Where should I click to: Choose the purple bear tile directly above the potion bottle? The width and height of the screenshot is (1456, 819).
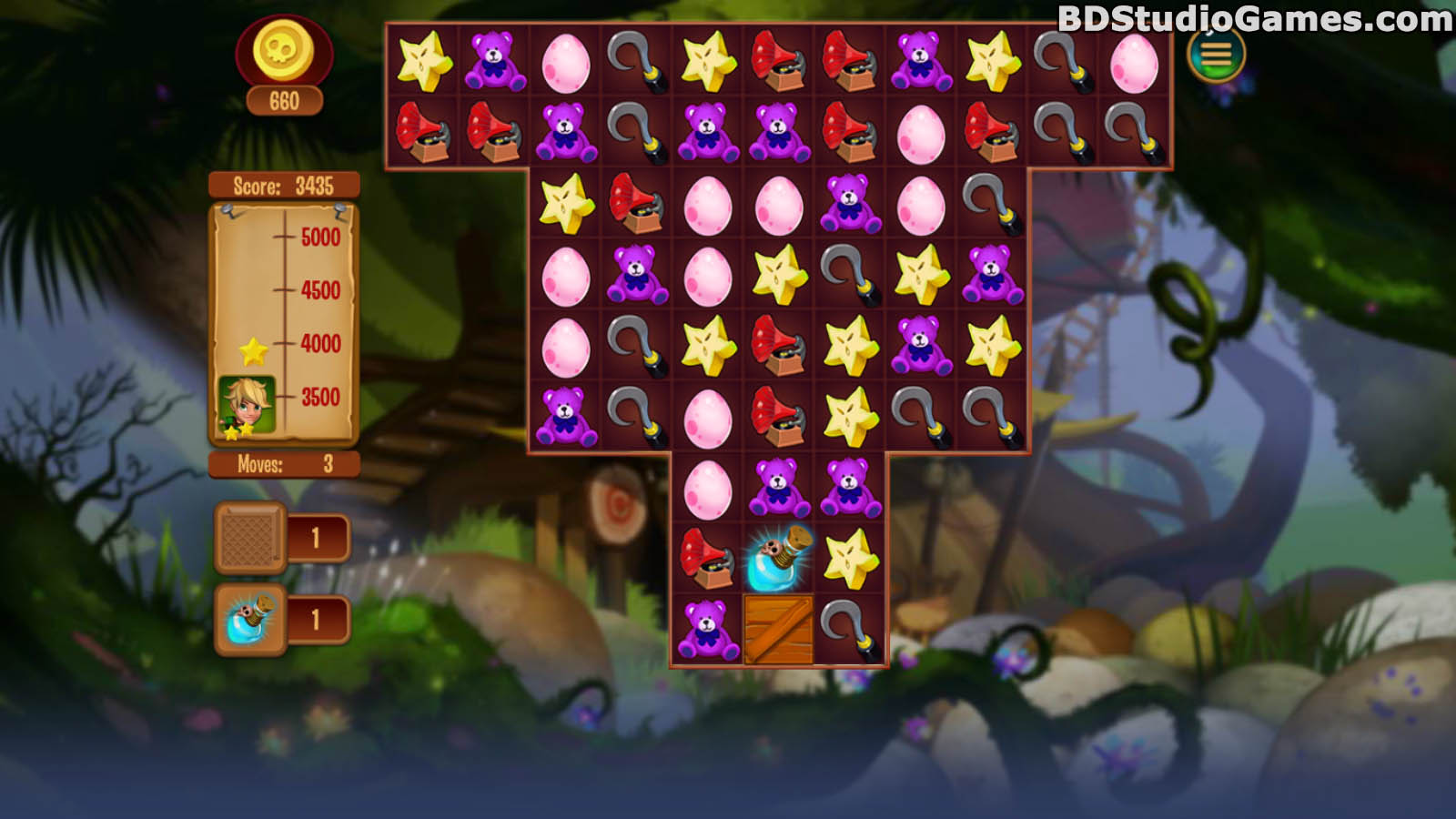point(779,488)
